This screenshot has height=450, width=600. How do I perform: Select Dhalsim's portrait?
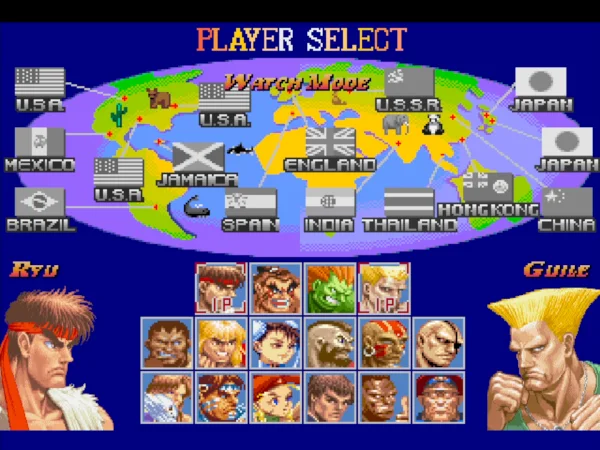[x=383, y=343]
